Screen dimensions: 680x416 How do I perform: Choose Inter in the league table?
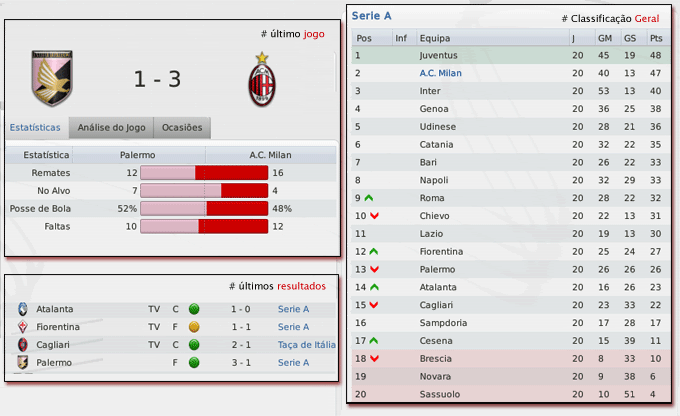tap(432, 91)
